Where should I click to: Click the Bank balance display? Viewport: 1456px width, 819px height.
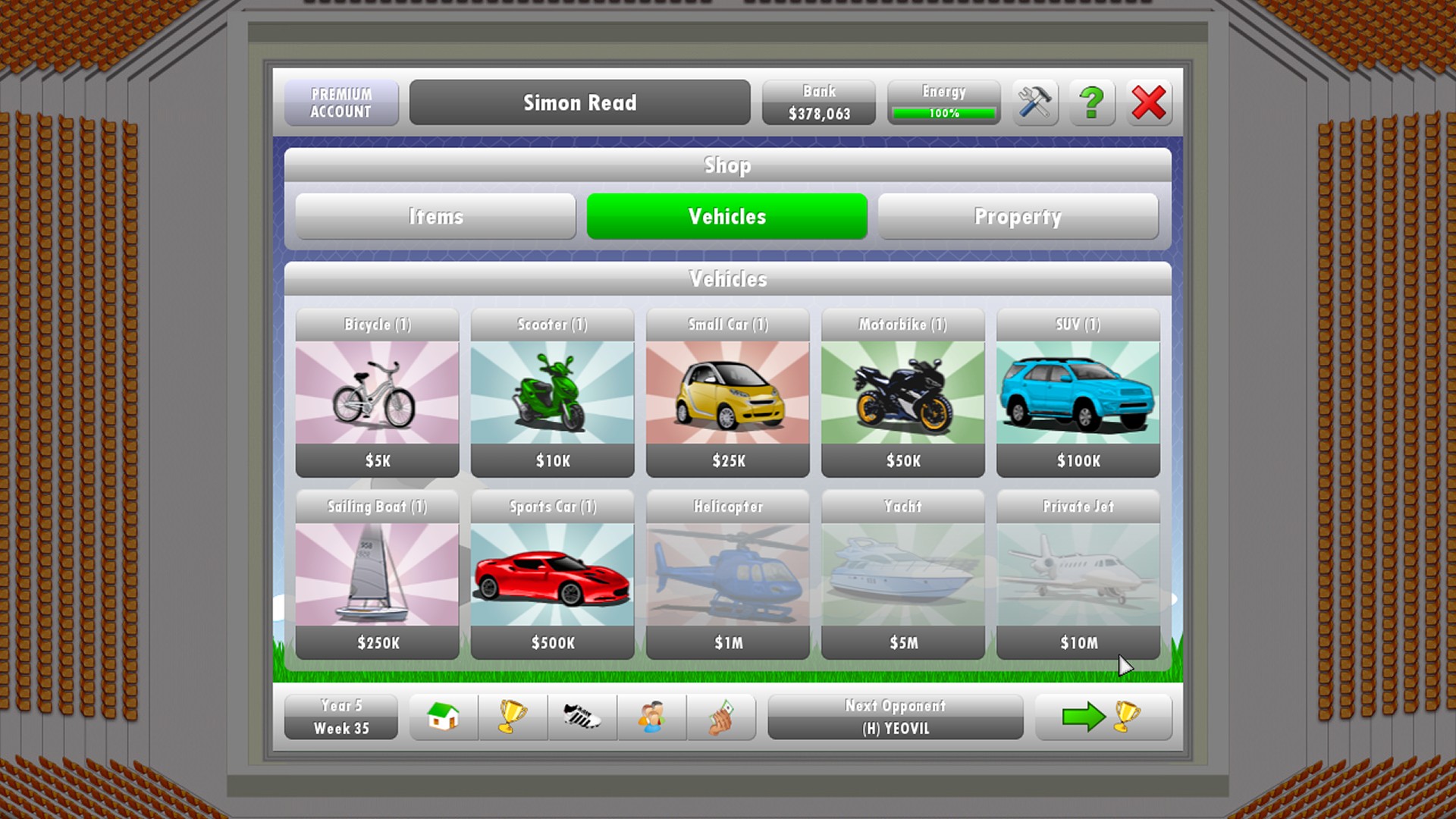pyautogui.click(x=818, y=102)
